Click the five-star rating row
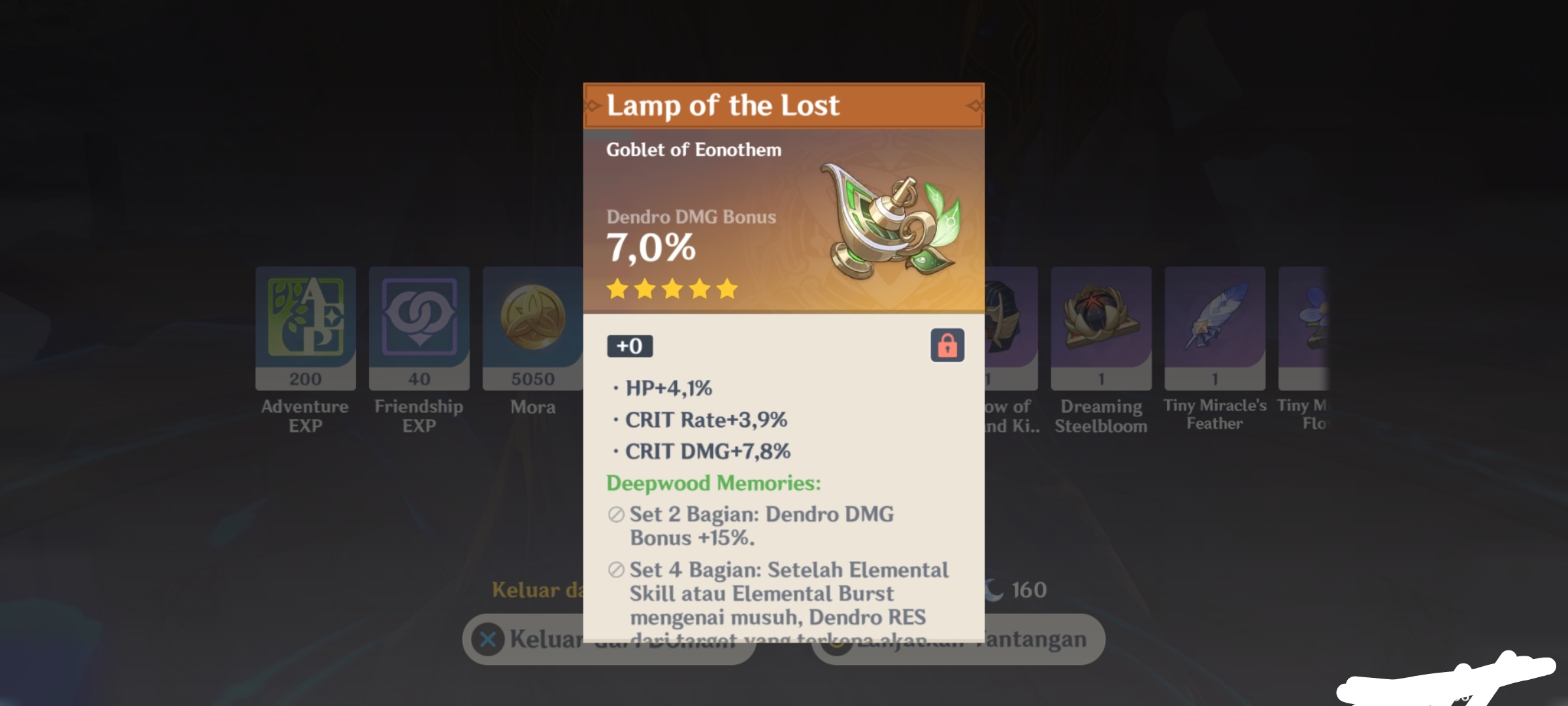 click(673, 290)
